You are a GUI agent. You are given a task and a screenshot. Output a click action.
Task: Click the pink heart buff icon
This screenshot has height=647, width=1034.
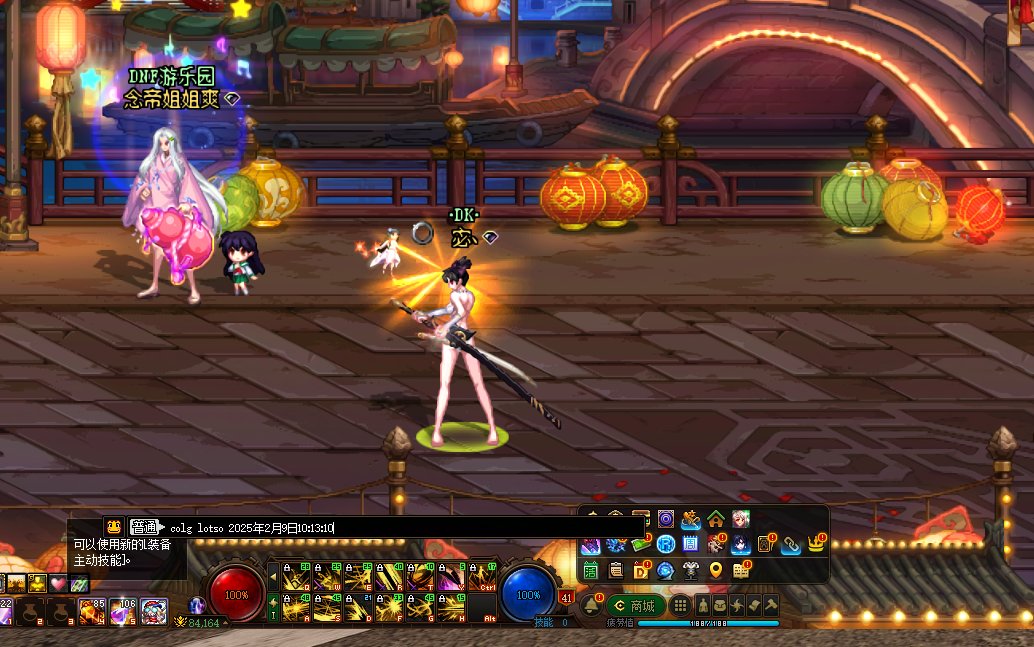[x=59, y=583]
